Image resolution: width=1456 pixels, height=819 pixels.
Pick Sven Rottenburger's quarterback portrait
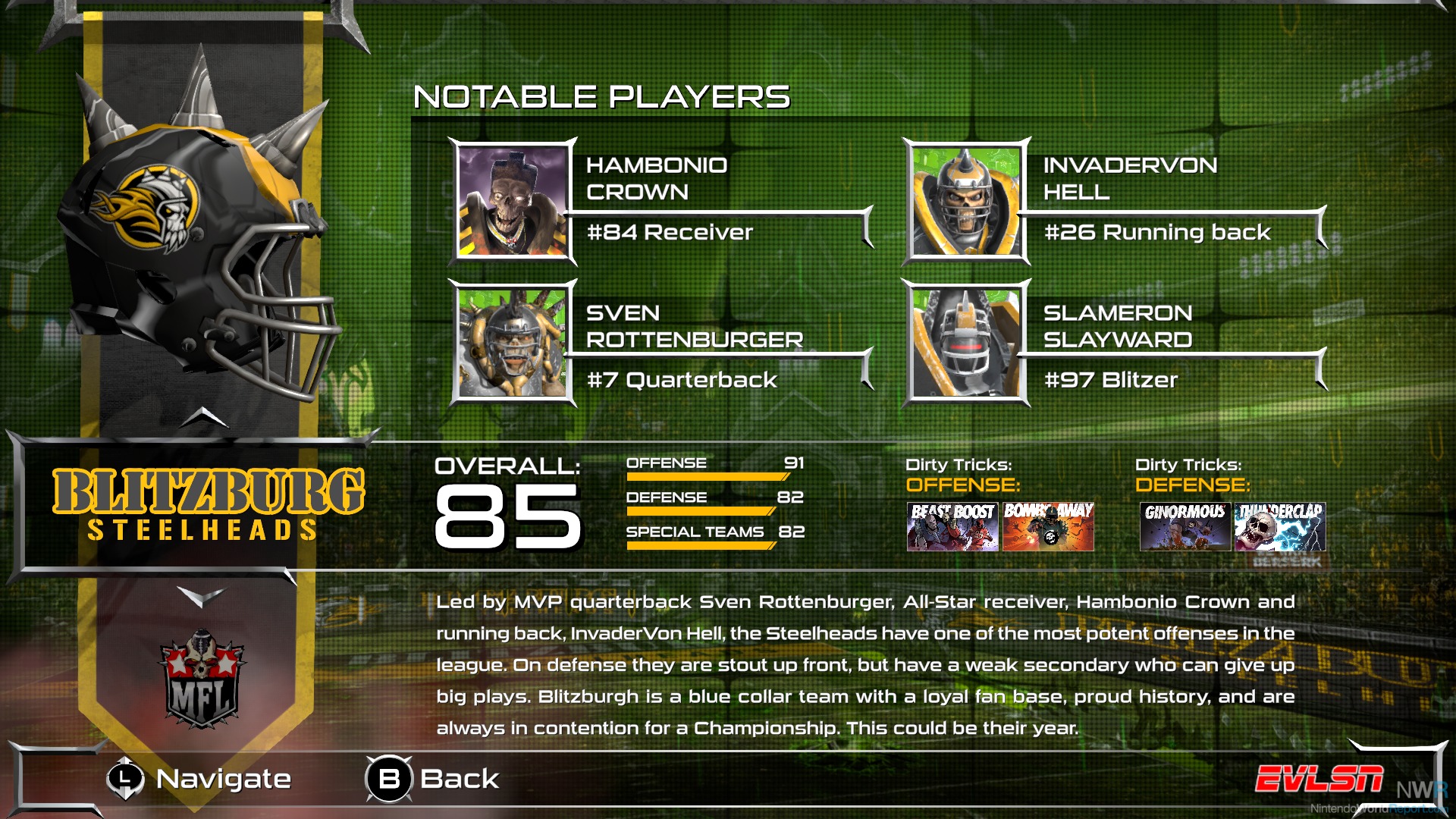(x=513, y=343)
